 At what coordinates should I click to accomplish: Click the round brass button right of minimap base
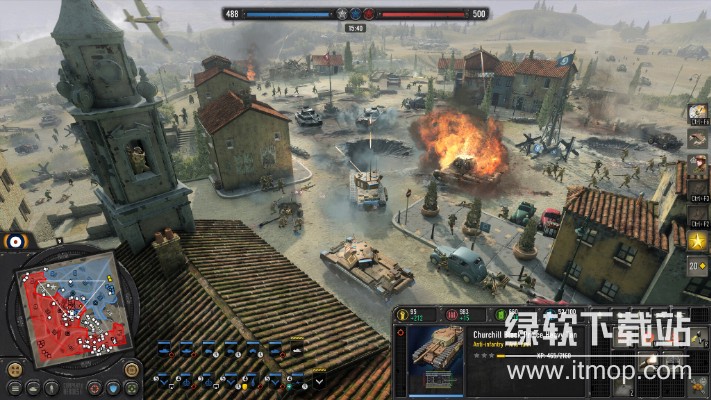tap(132, 367)
